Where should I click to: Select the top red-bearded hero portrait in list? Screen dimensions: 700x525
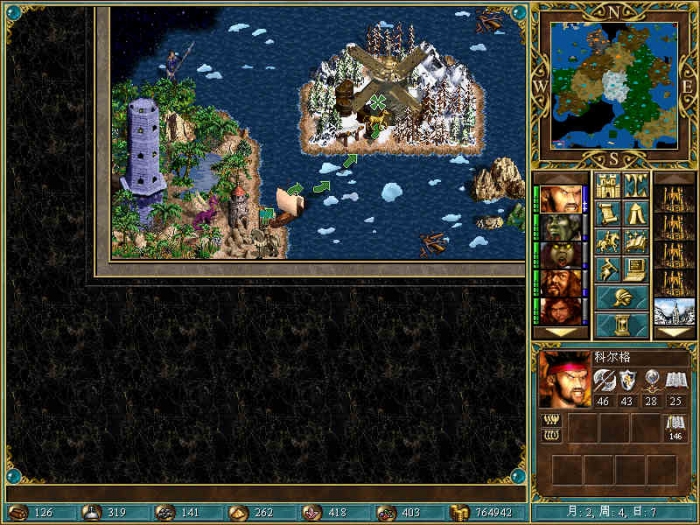561,199
